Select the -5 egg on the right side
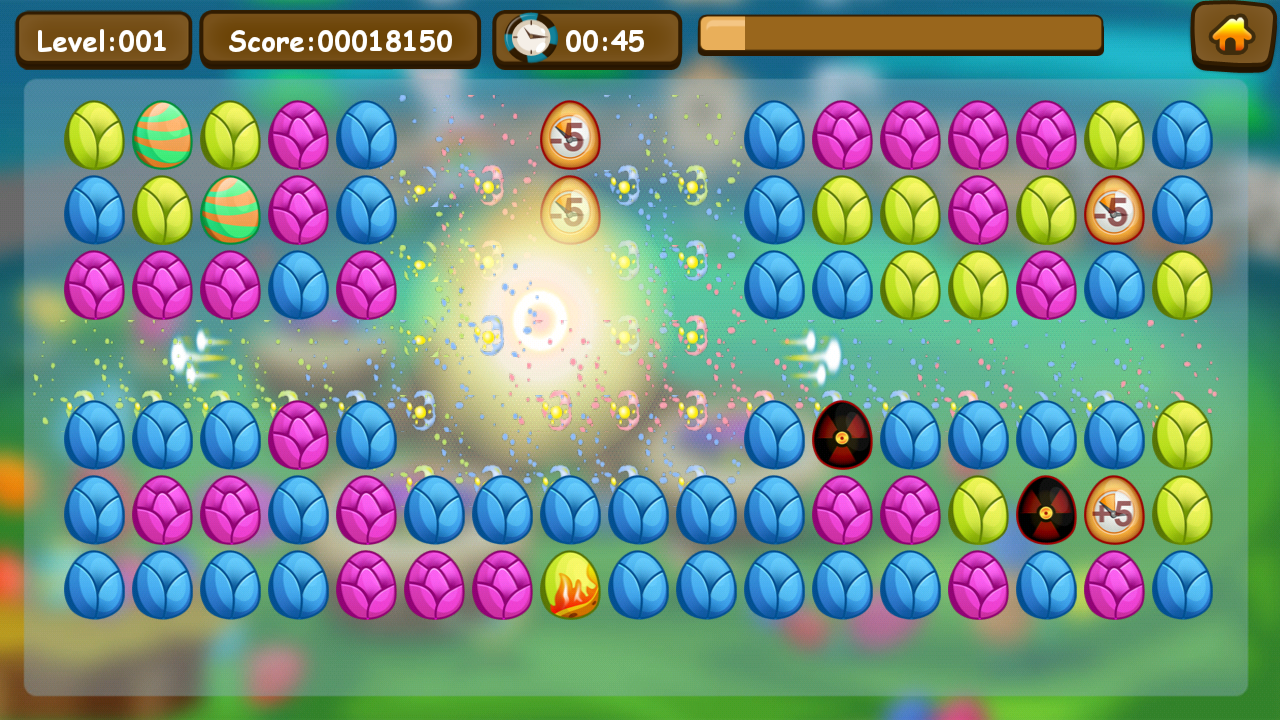The image size is (1280, 720). click(x=1115, y=211)
